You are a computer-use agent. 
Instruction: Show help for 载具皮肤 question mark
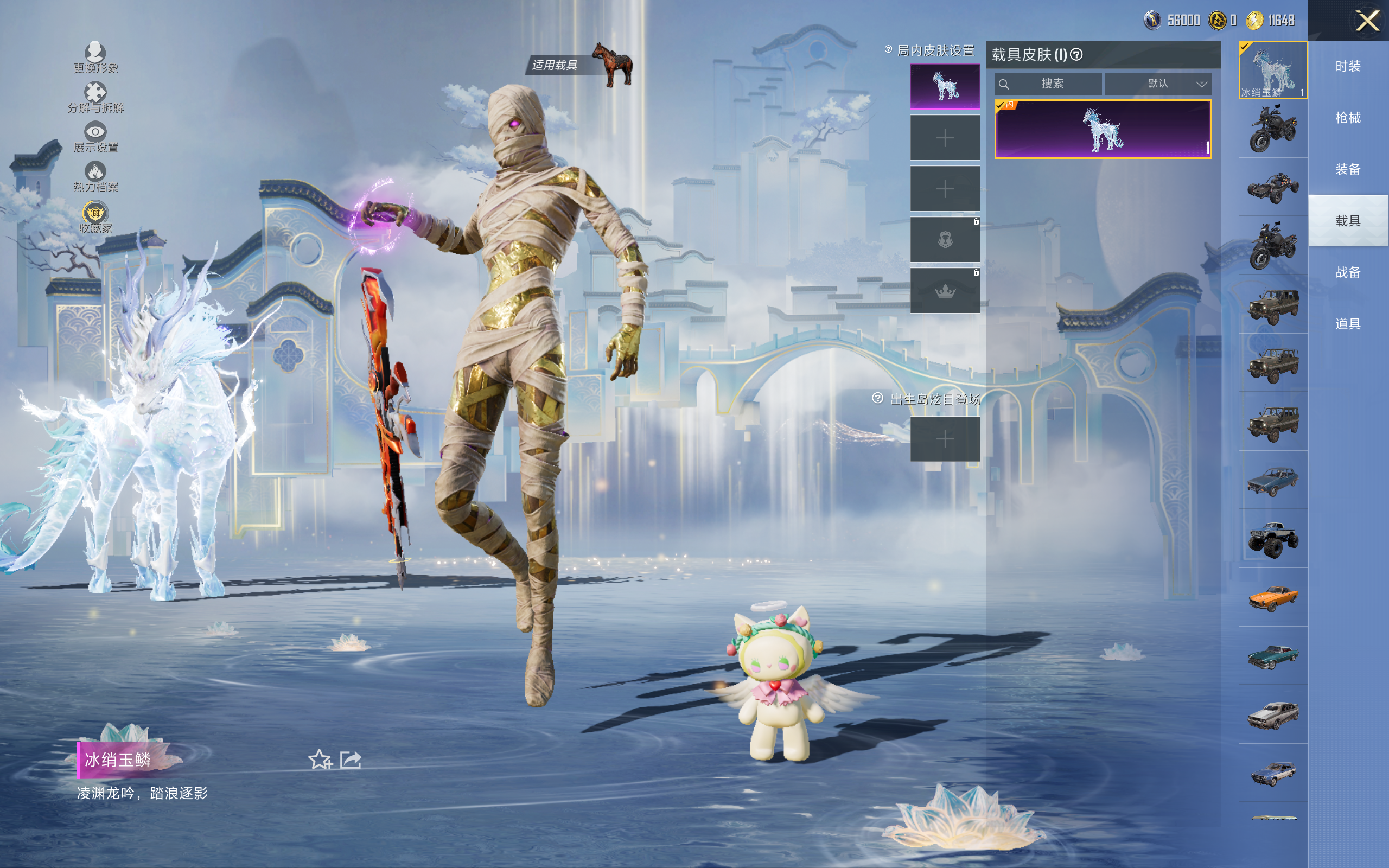[x=1077, y=55]
